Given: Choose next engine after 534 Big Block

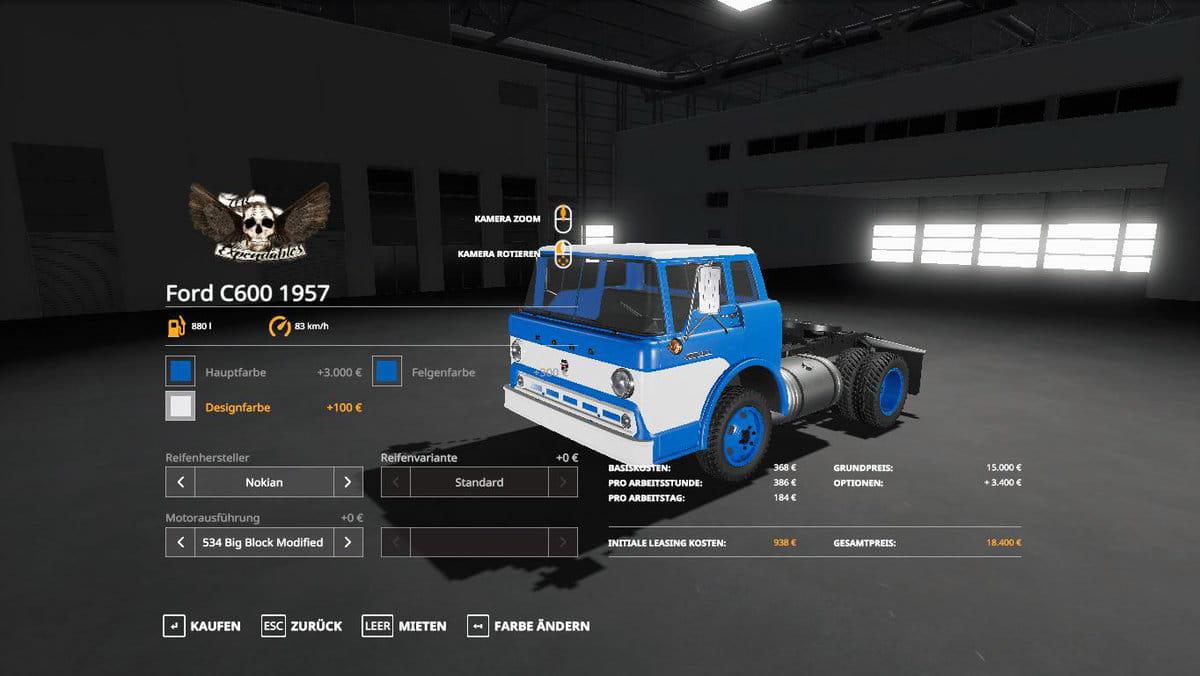Looking at the screenshot, I should [347, 542].
